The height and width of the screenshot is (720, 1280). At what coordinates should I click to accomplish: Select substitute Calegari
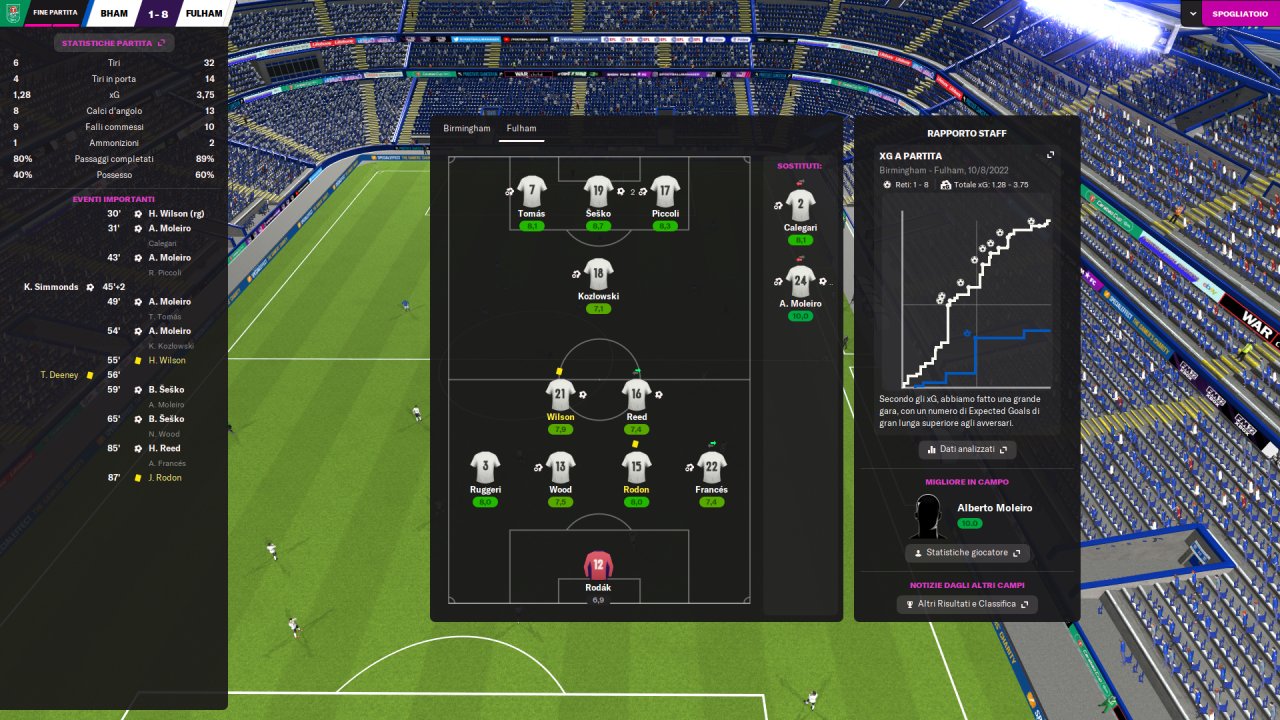pos(800,206)
